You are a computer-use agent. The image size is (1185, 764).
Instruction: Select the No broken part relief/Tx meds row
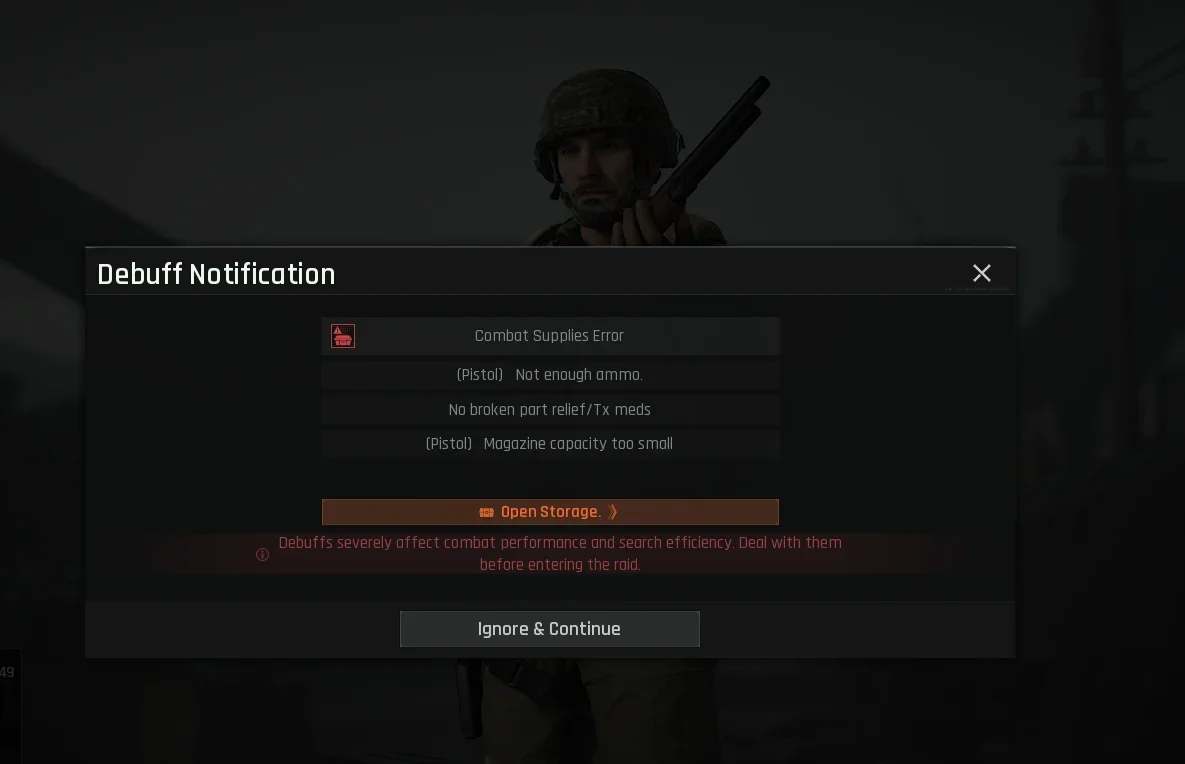[550, 410]
